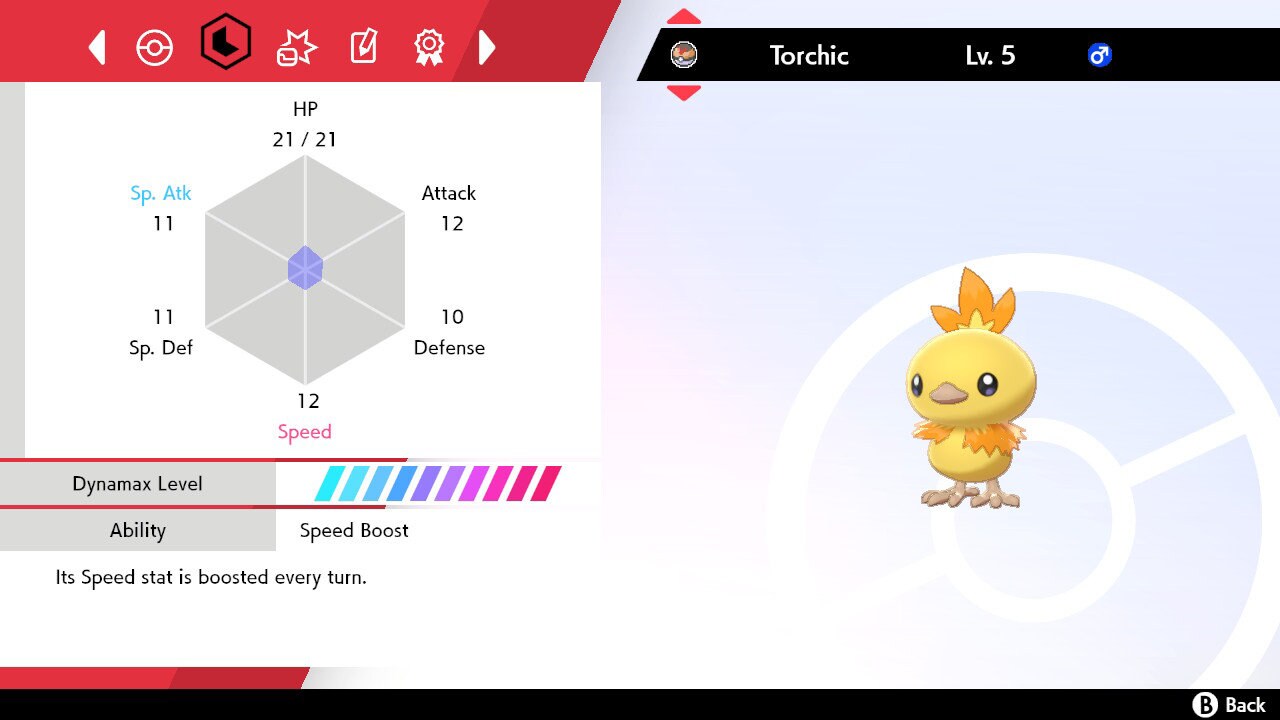Click the Poké Ball icon beside Torchic's name
The height and width of the screenshot is (720, 1280).
(685, 56)
